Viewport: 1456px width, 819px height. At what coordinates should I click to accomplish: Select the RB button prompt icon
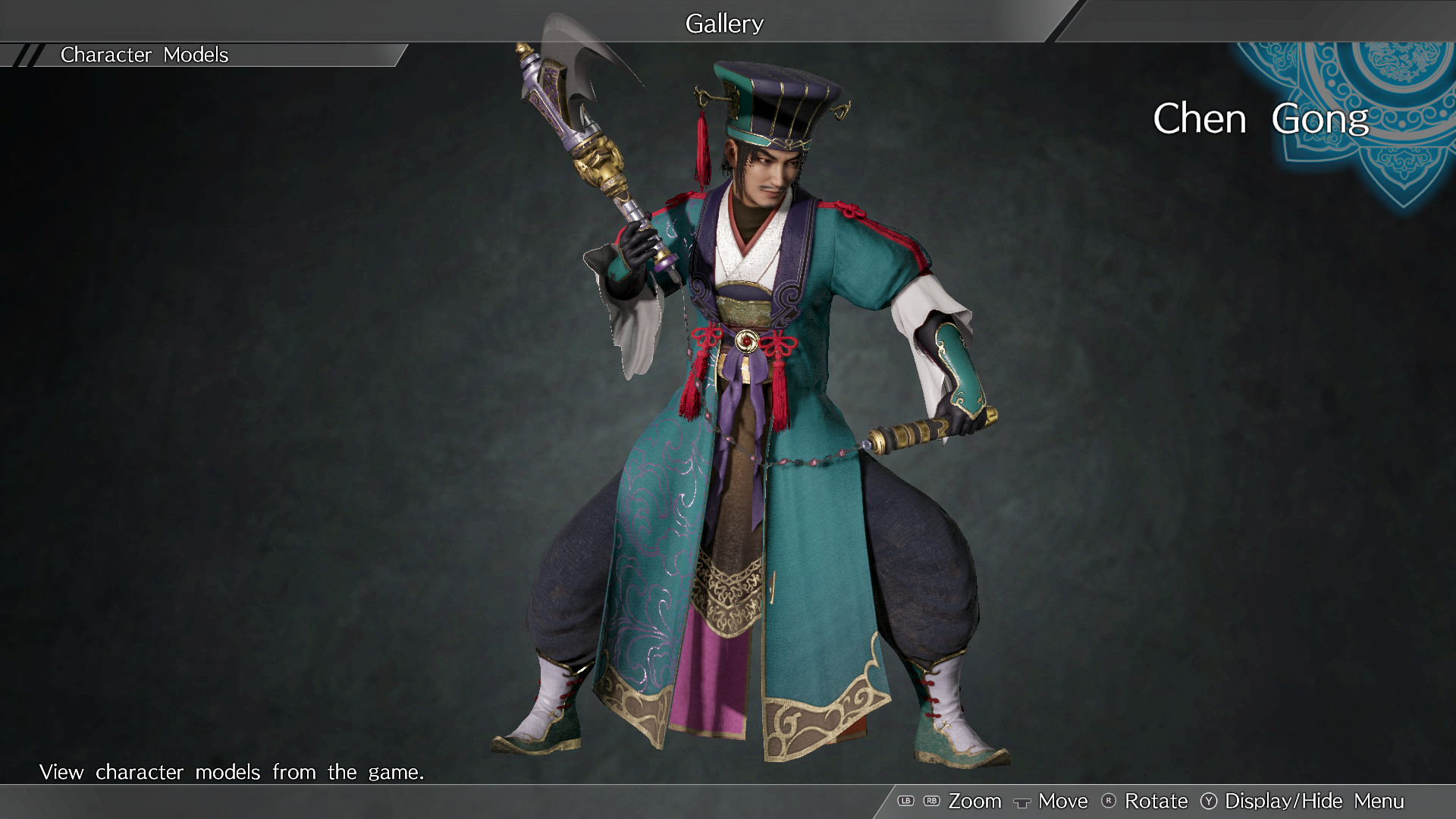(932, 802)
